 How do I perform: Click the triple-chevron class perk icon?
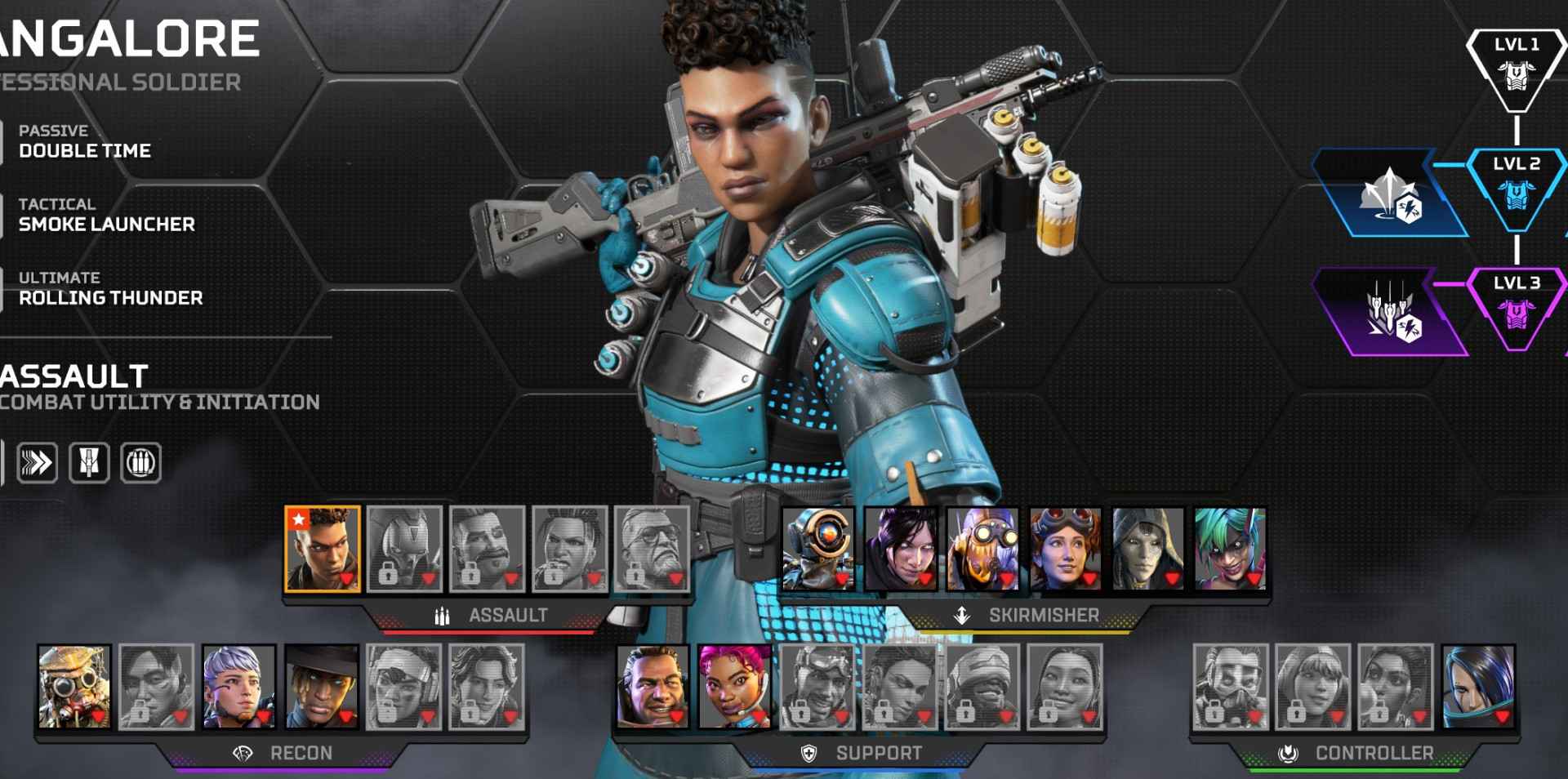tap(38, 463)
